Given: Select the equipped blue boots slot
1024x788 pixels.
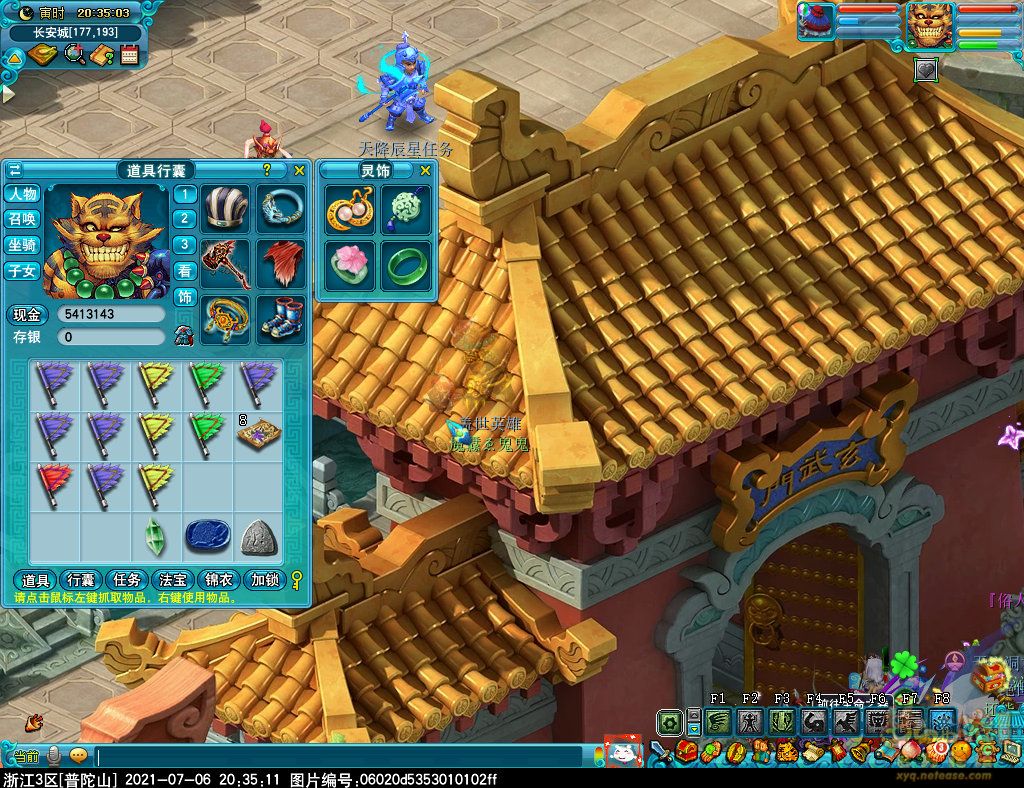Looking at the screenshot, I should [281, 318].
